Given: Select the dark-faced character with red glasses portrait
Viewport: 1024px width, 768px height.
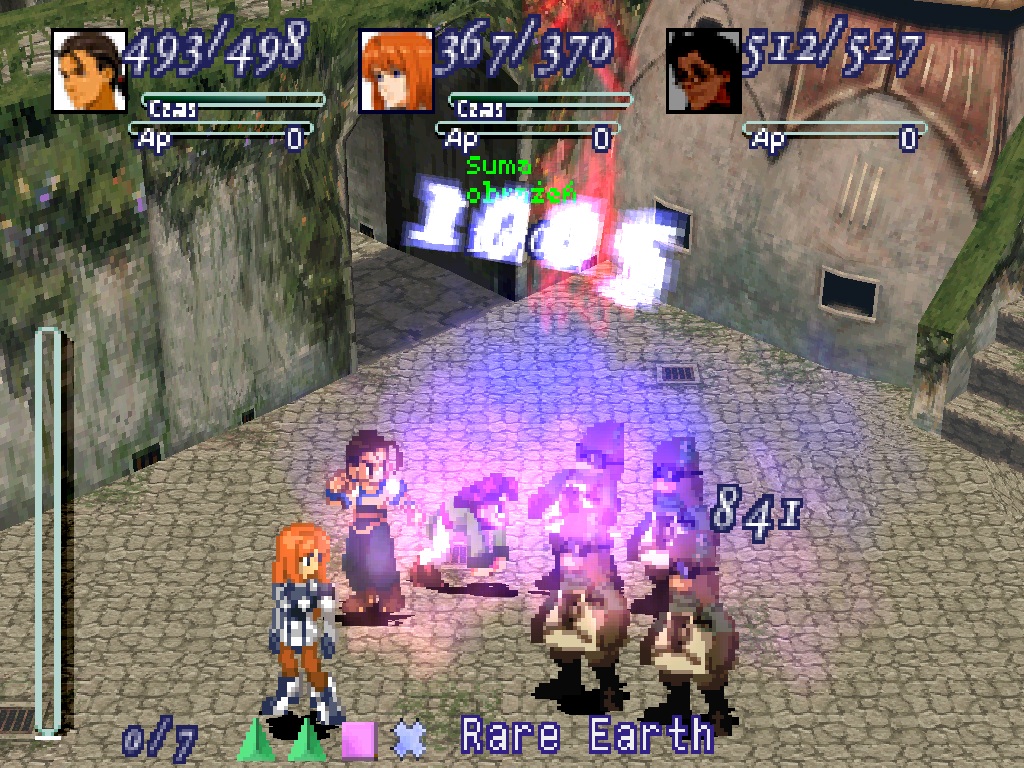Looking at the screenshot, I should 704,70.
